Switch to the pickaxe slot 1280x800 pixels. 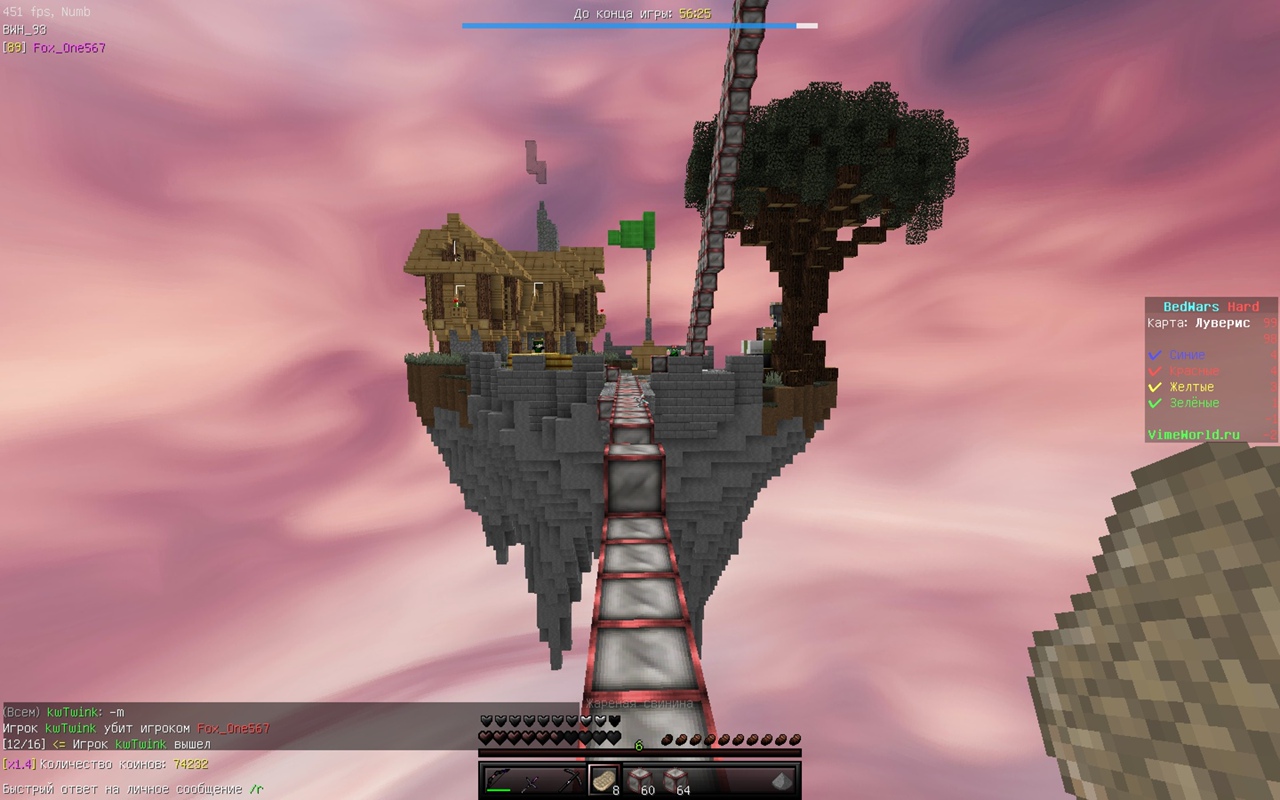coord(568,780)
